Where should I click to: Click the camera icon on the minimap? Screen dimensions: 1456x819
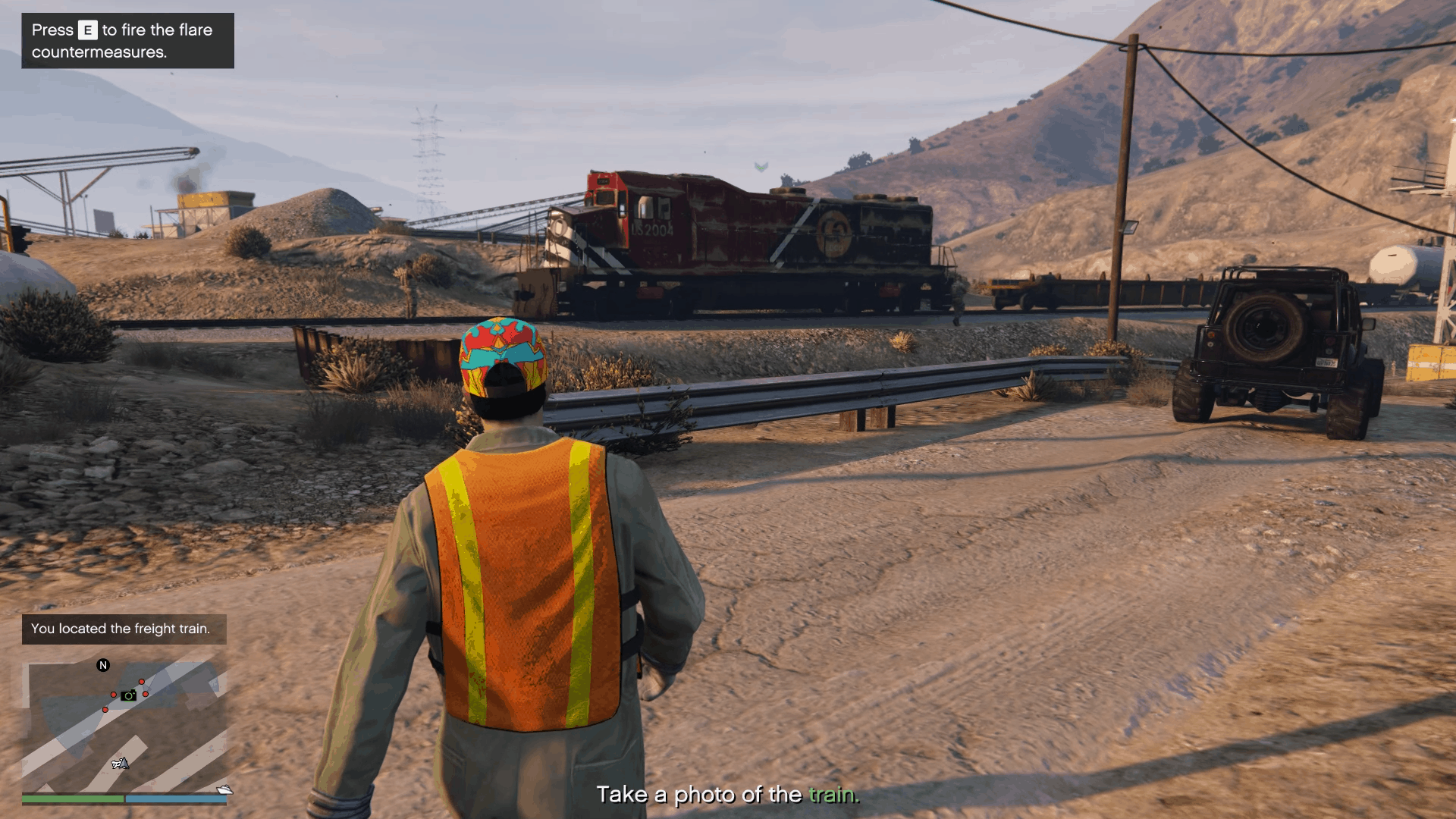pyautogui.click(x=128, y=697)
